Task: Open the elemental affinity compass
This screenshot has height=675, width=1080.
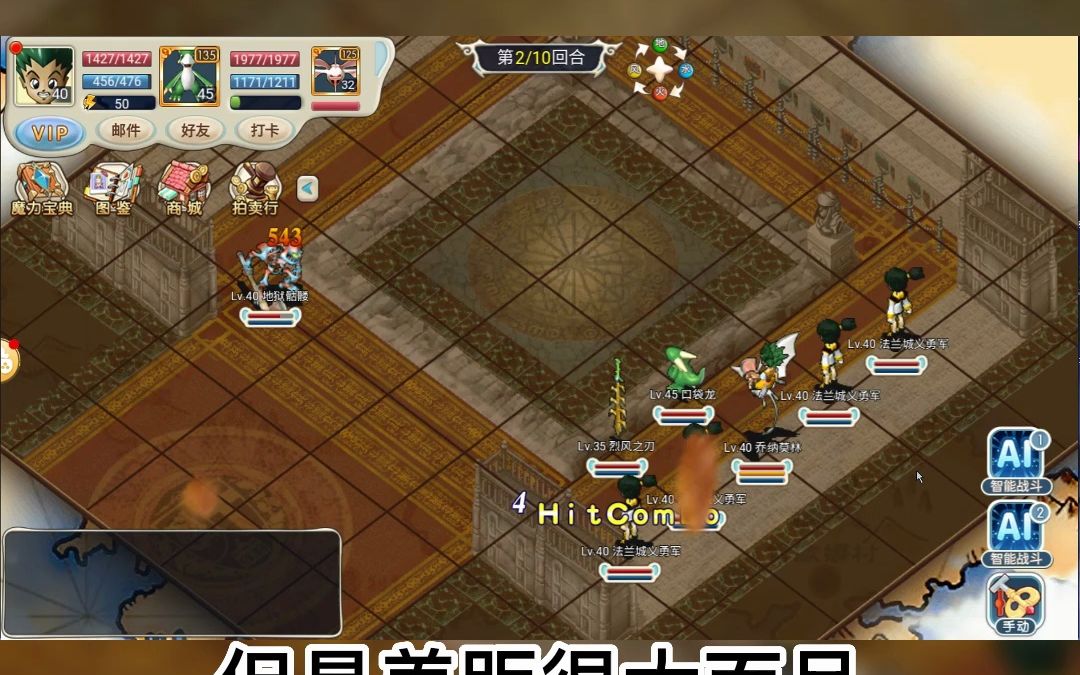Action: click(660, 68)
